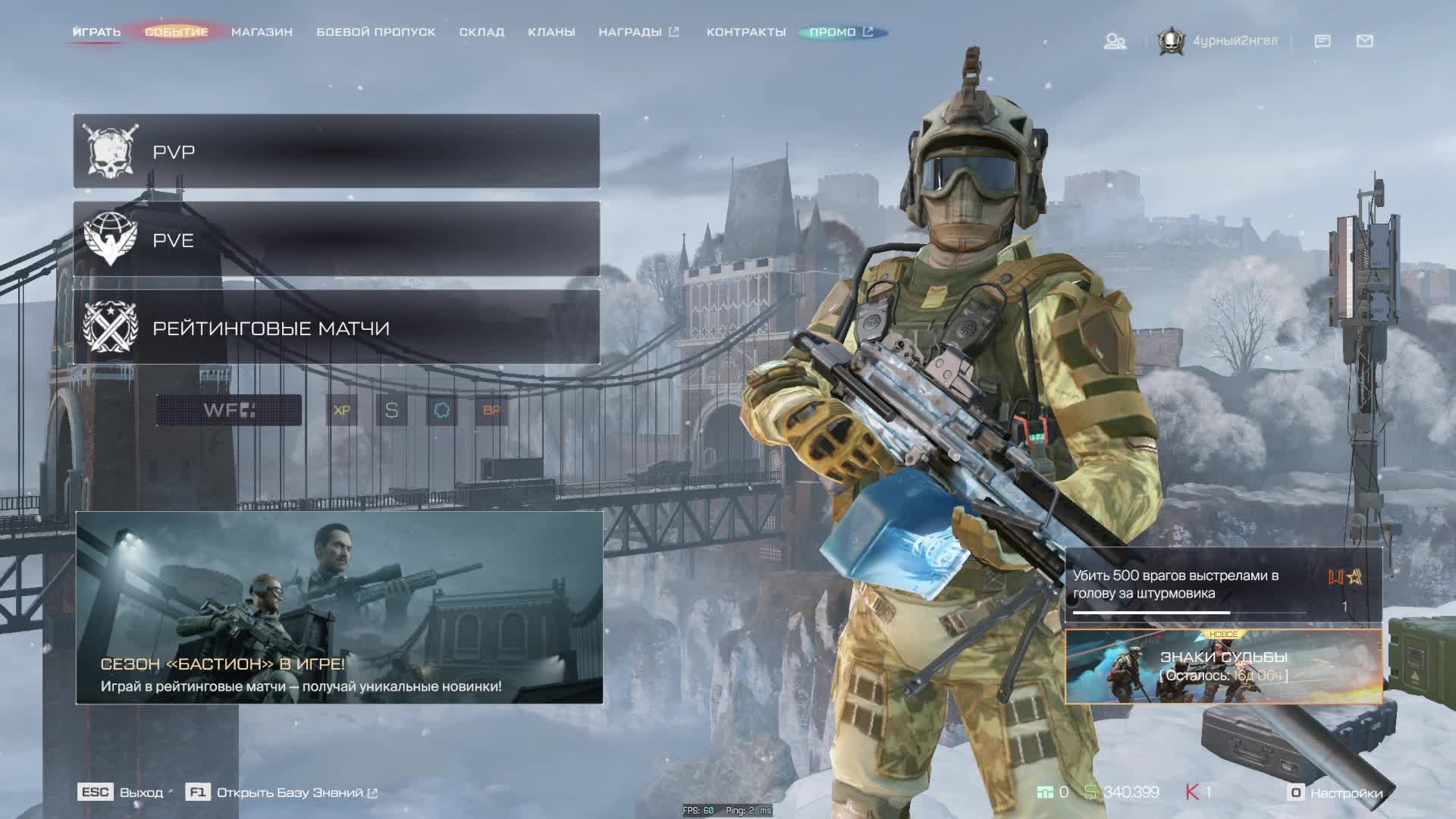Switch to the ИГРАТЬ tab
Screen dimensions: 1456x819
pyautogui.click(x=96, y=32)
